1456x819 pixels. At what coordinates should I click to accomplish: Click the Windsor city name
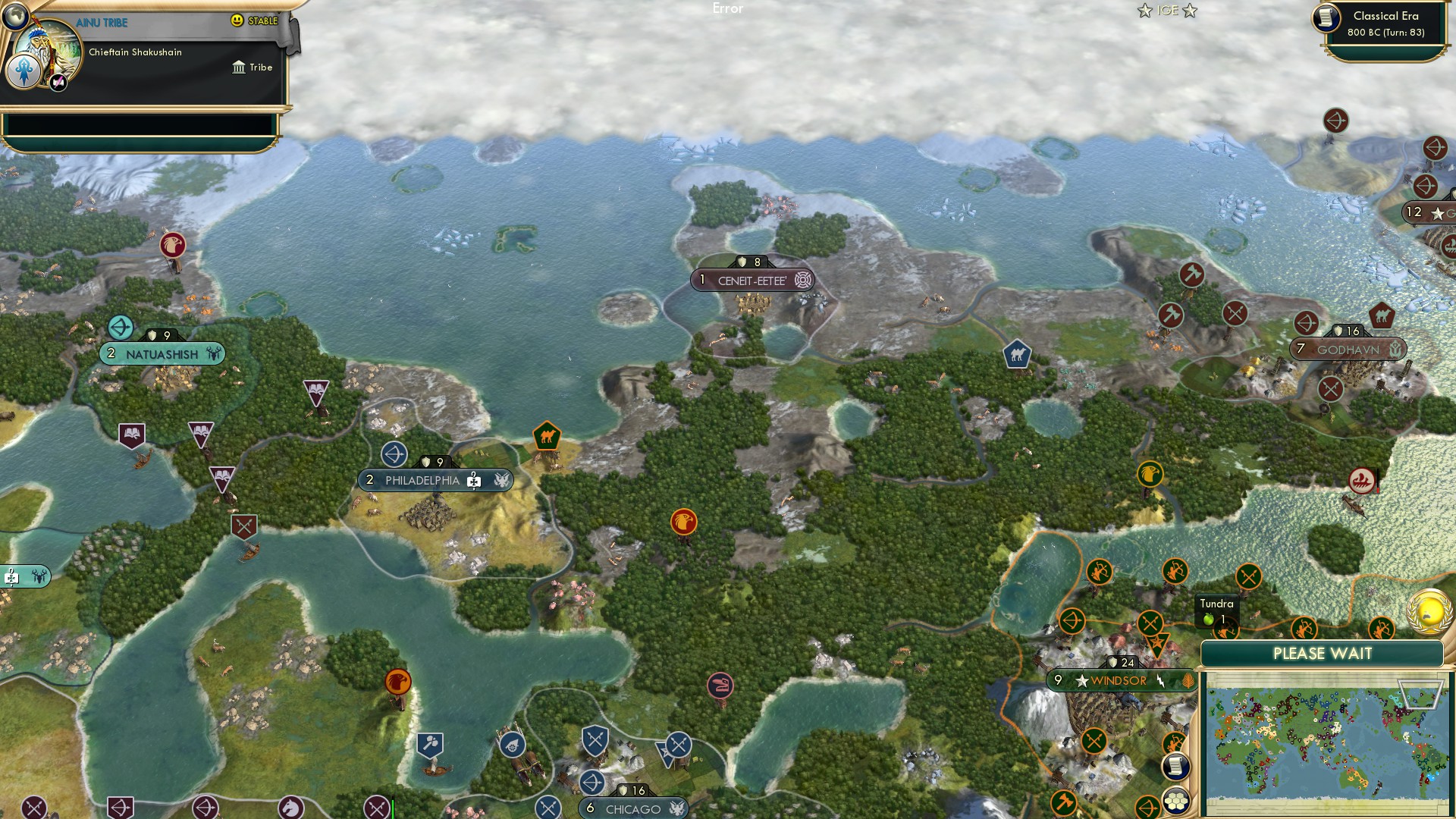(x=1118, y=680)
